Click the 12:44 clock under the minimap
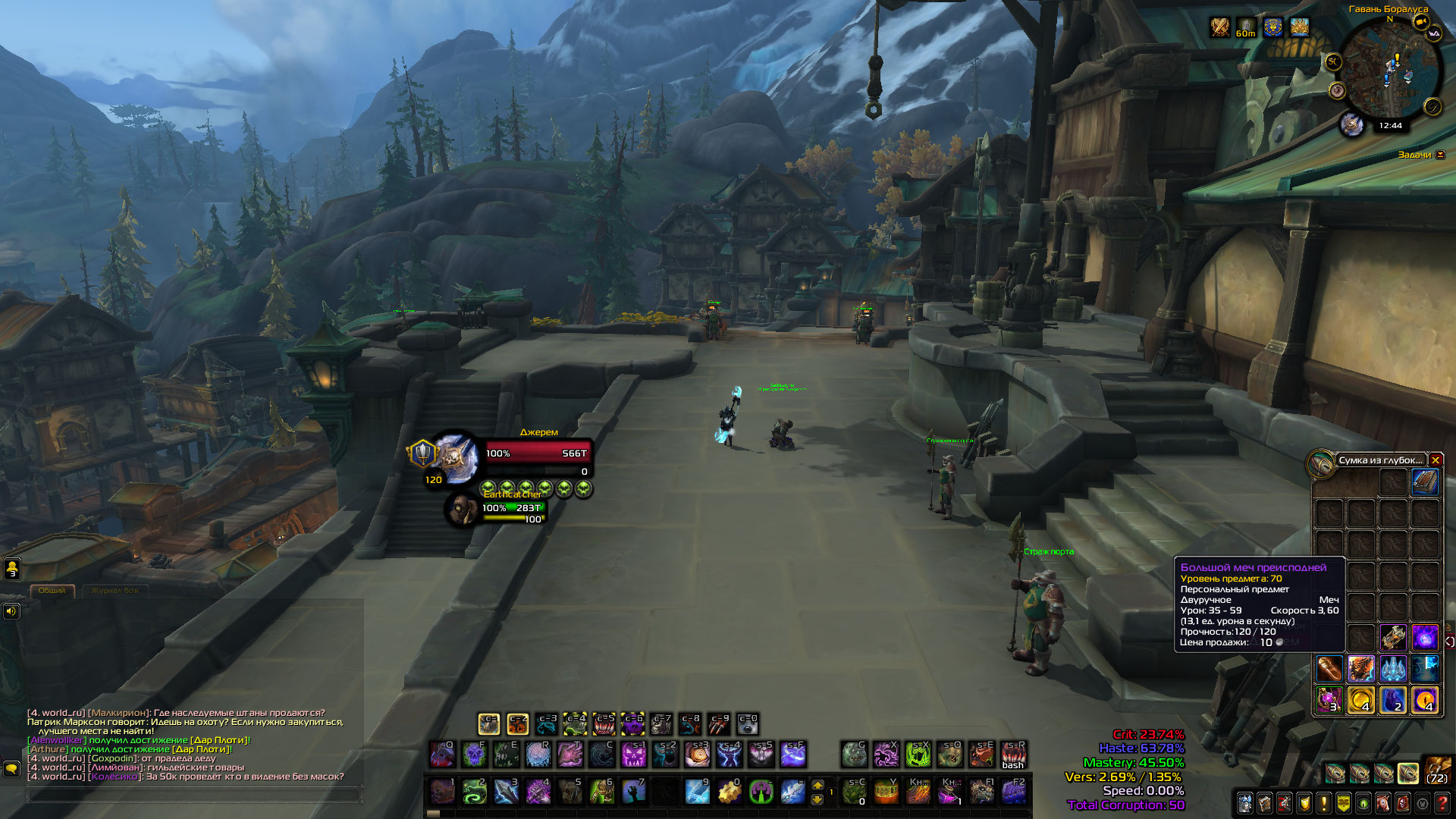1456x819 pixels. click(1390, 126)
